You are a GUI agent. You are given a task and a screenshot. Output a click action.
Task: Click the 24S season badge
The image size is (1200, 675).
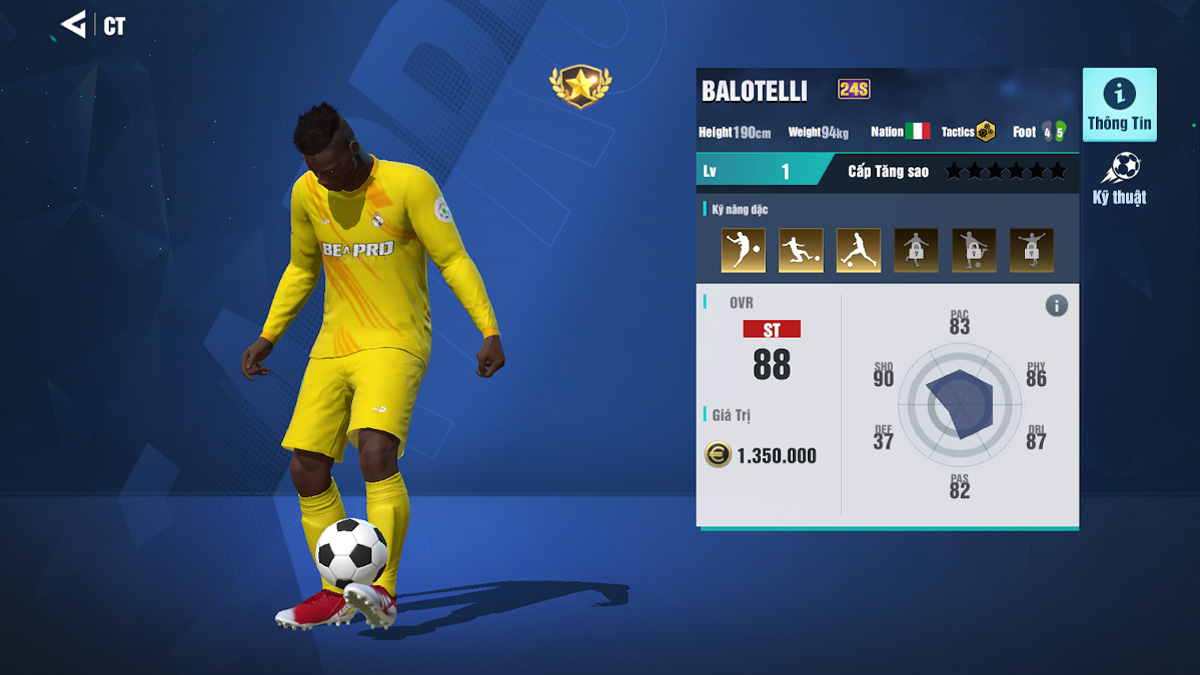click(854, 90)
